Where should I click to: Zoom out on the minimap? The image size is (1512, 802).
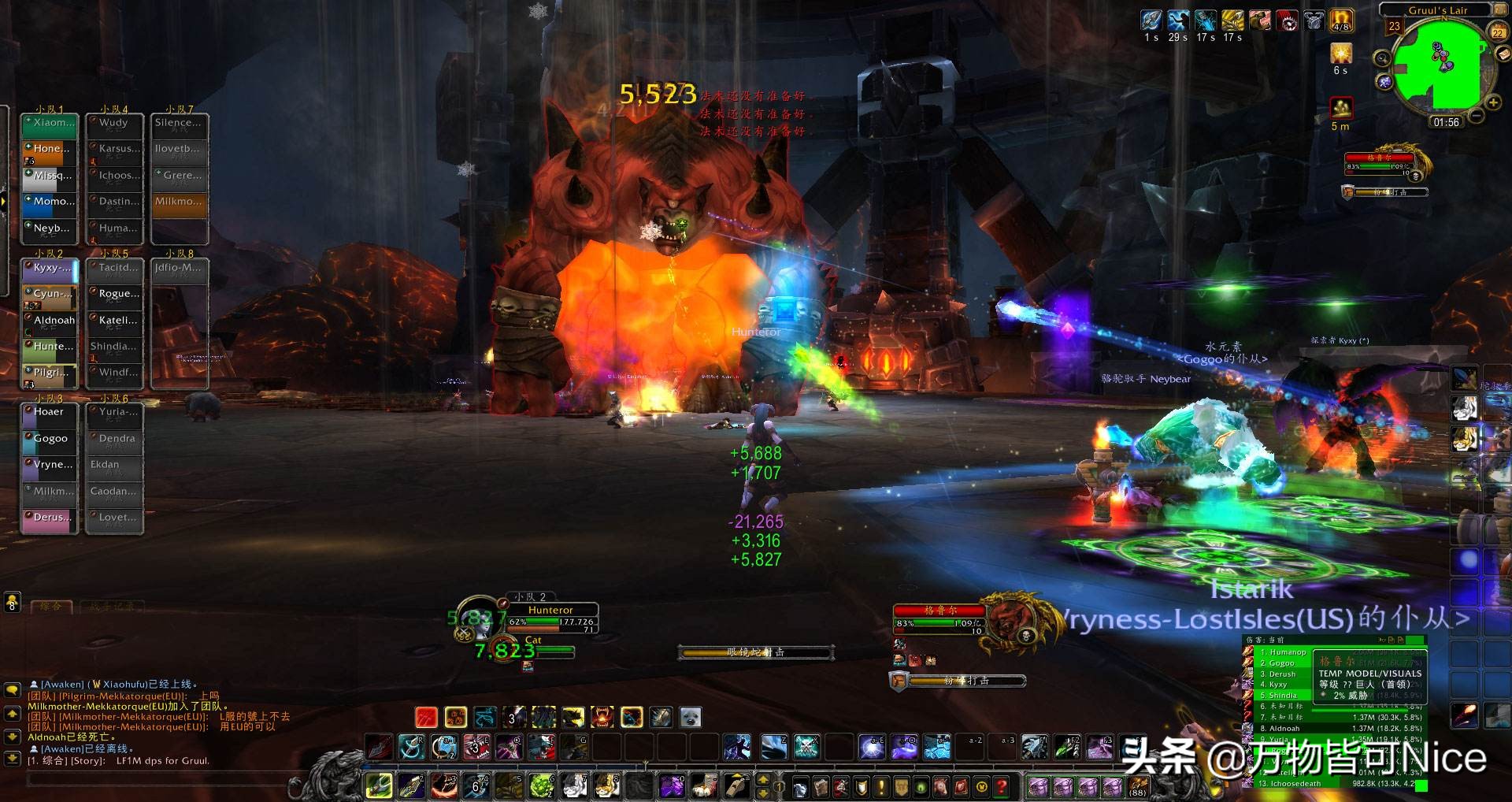point(1477,116)
